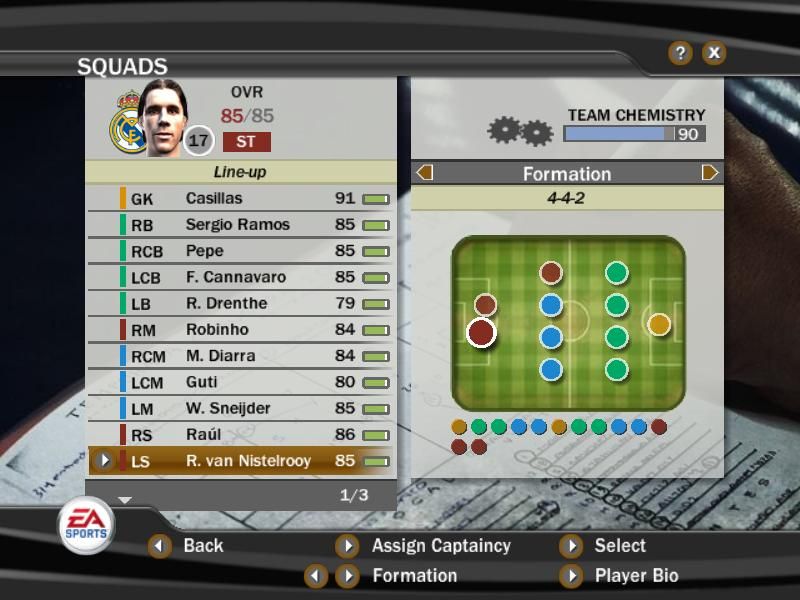Switch to previous formation with left arrow
Screen dimensions: 800x600
tap(424, 173)
